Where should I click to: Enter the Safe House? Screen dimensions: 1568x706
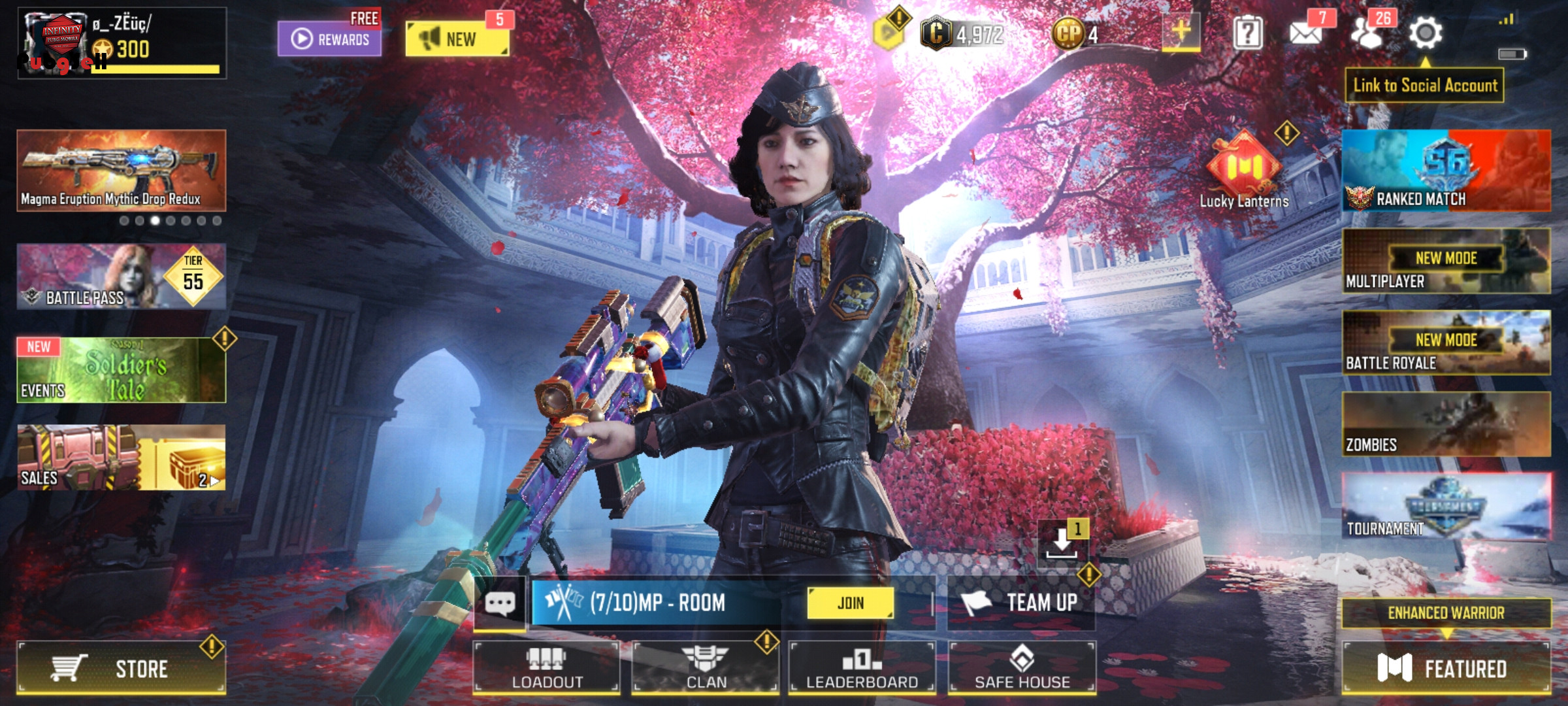[x=1022, y=668]
